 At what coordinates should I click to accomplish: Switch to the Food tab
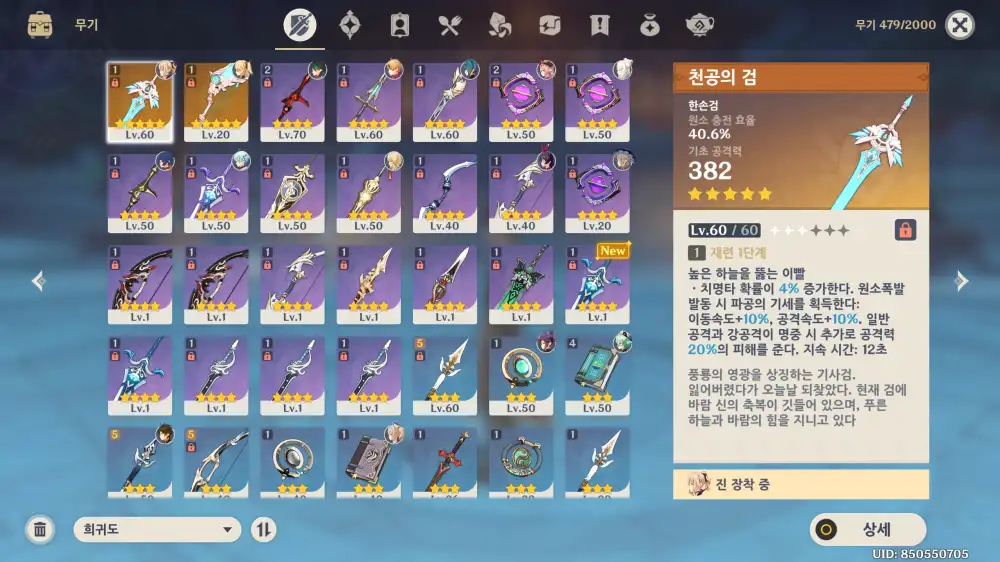[x=449, y=25]
